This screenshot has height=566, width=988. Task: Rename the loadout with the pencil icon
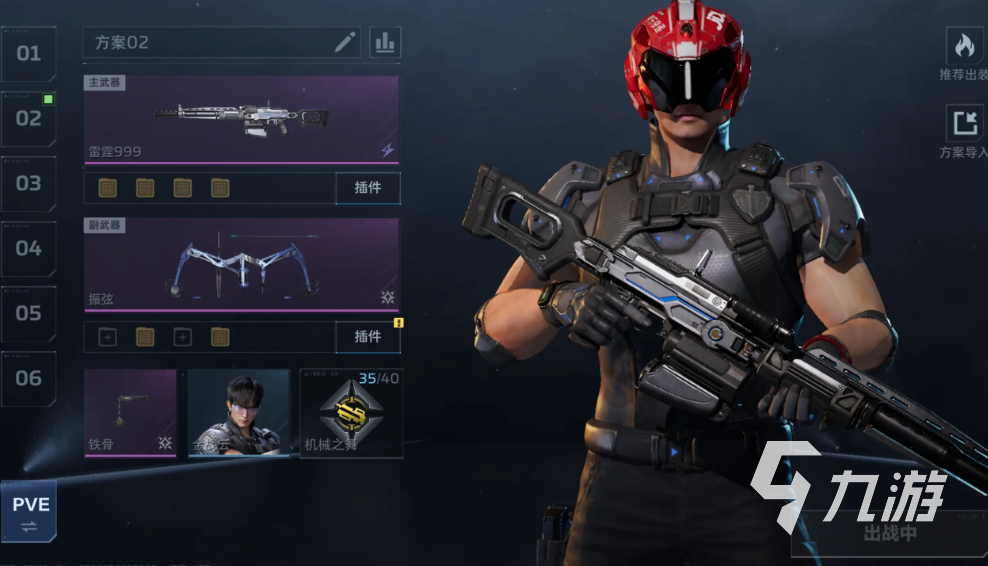(x=345, y=42)
